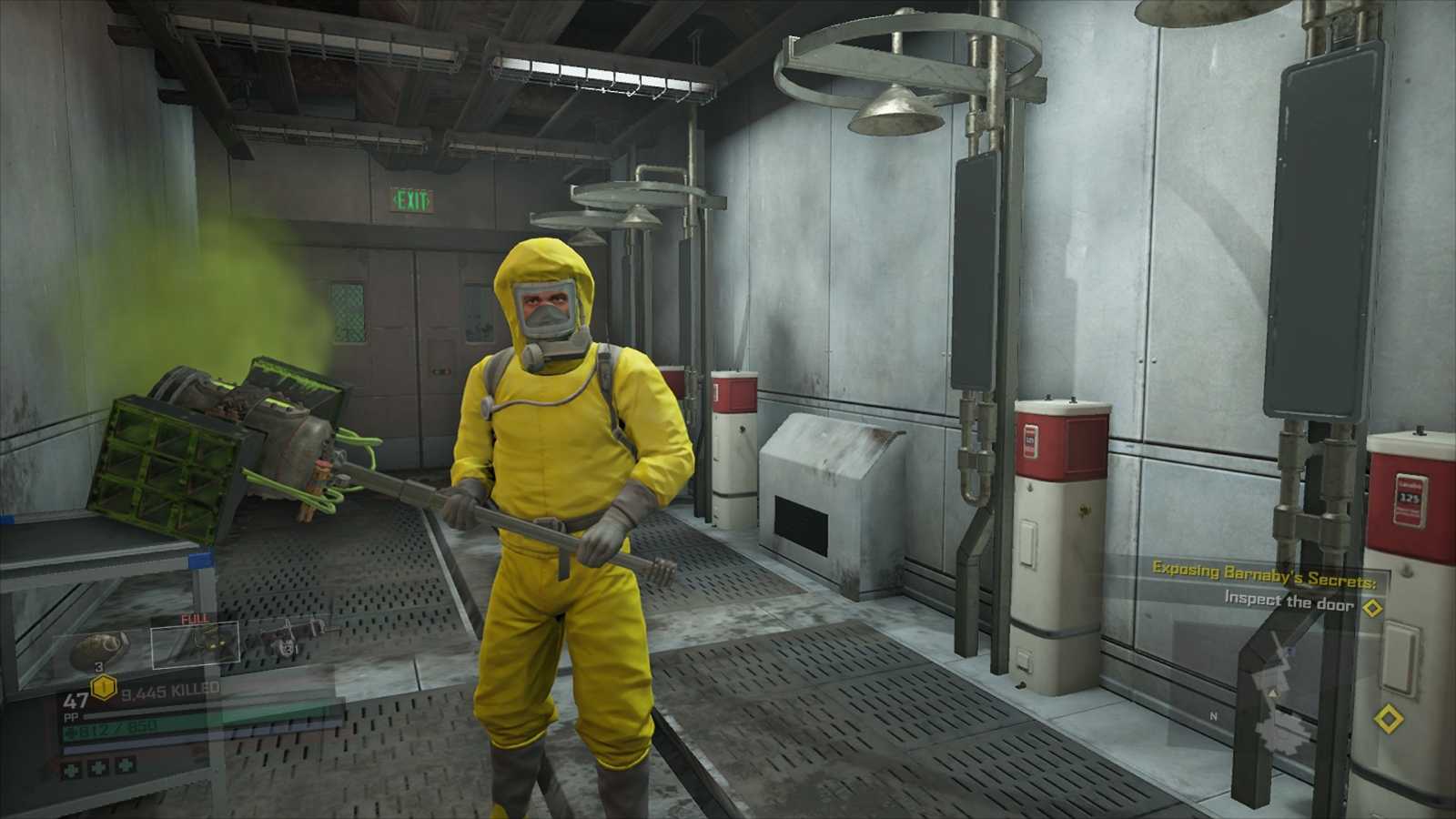Click the objective text Inspect the door

point(1289,602)
